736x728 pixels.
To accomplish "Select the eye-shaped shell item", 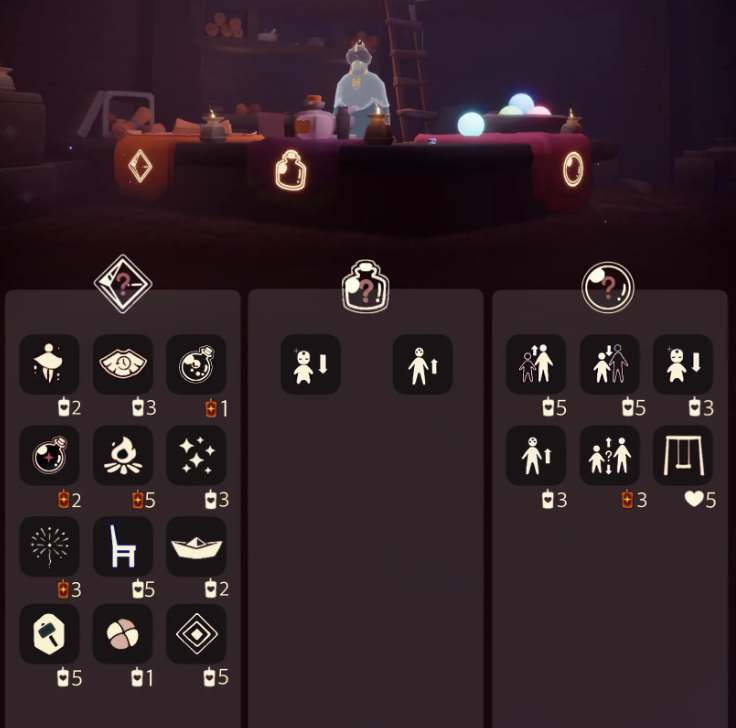I will click(123, 364).
